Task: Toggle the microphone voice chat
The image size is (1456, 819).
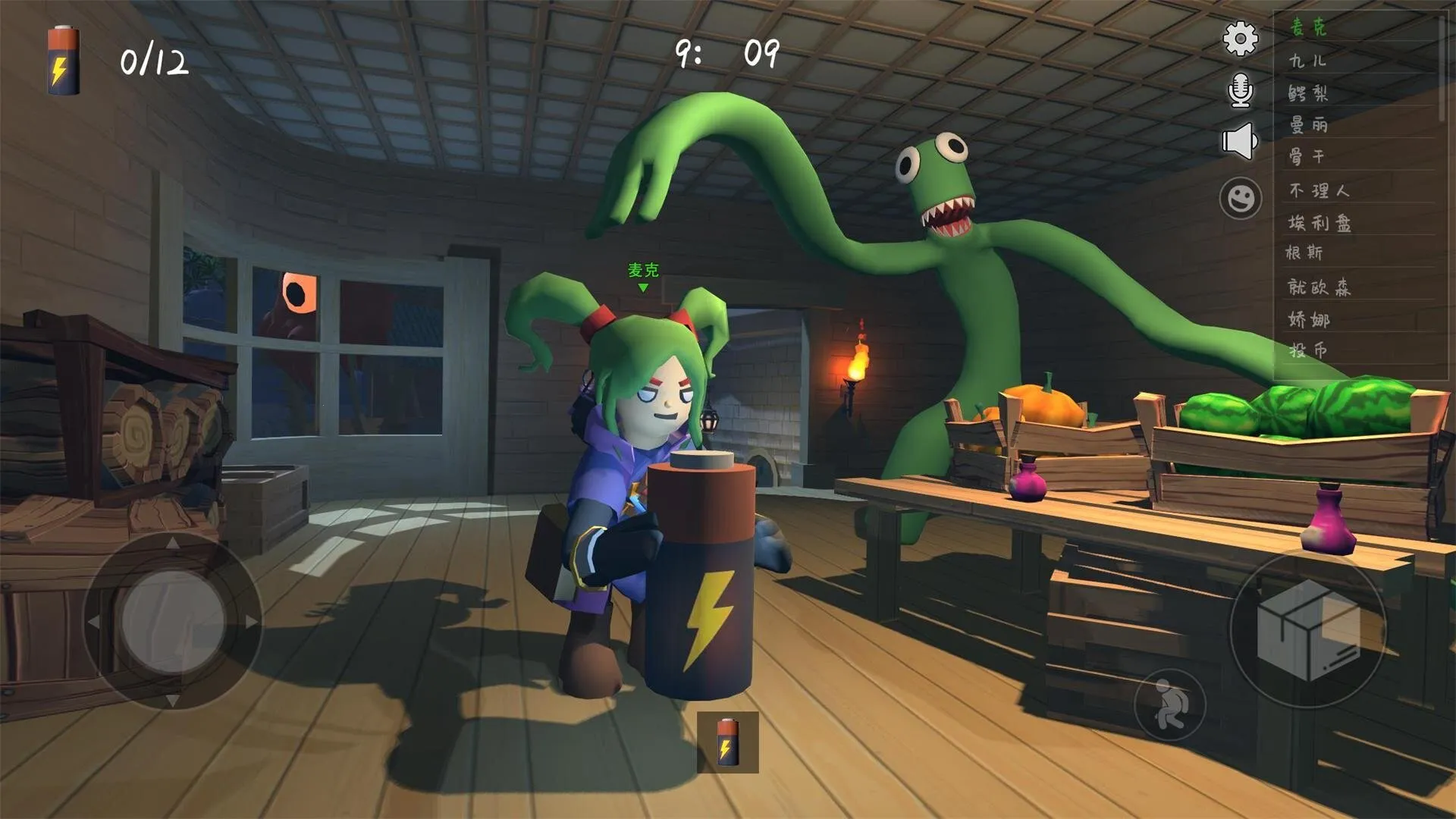Action: click(x=1240, y=90)
